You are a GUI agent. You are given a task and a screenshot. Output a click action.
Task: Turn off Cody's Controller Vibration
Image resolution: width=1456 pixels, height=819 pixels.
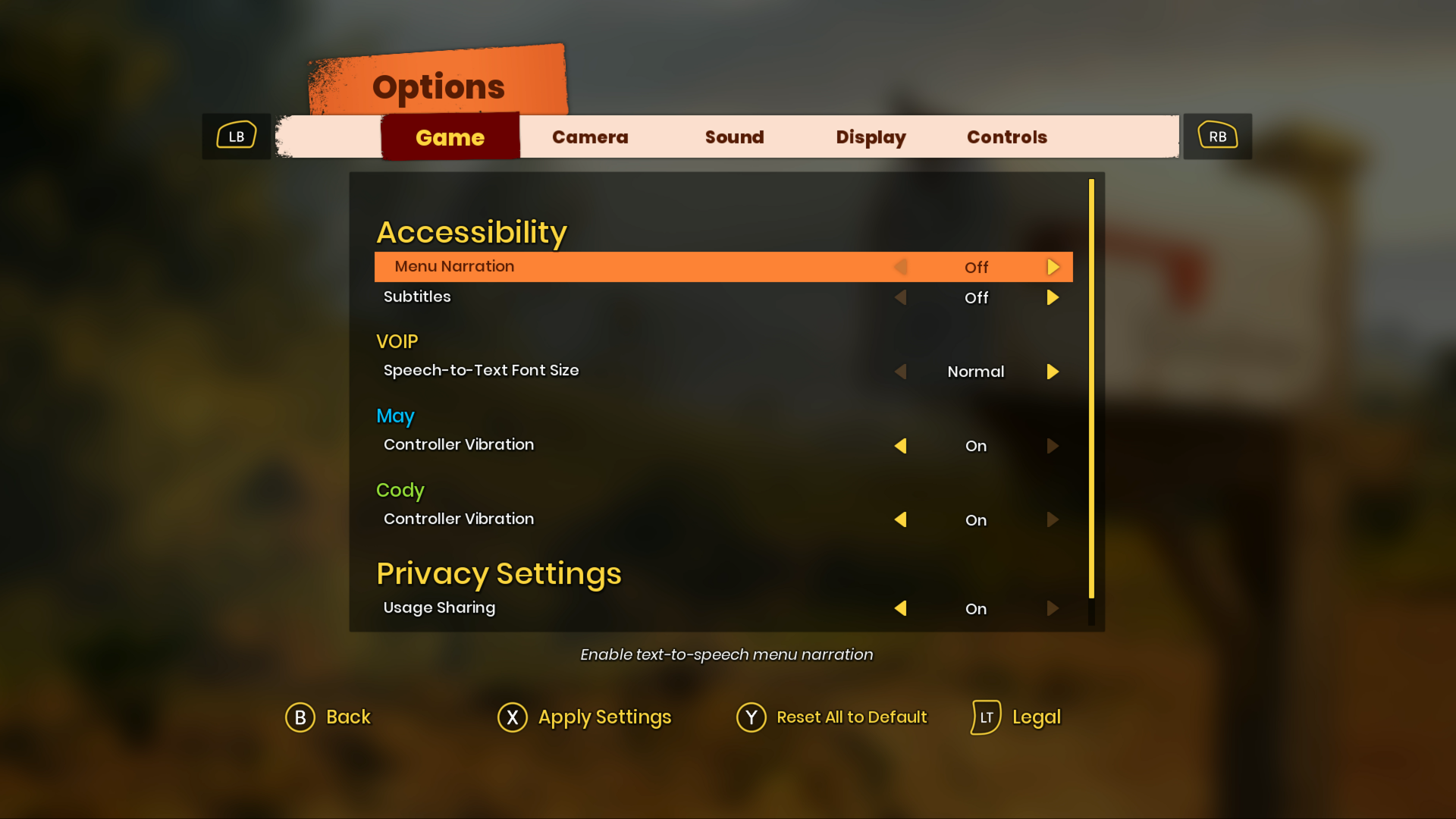[x=901, y=520]
